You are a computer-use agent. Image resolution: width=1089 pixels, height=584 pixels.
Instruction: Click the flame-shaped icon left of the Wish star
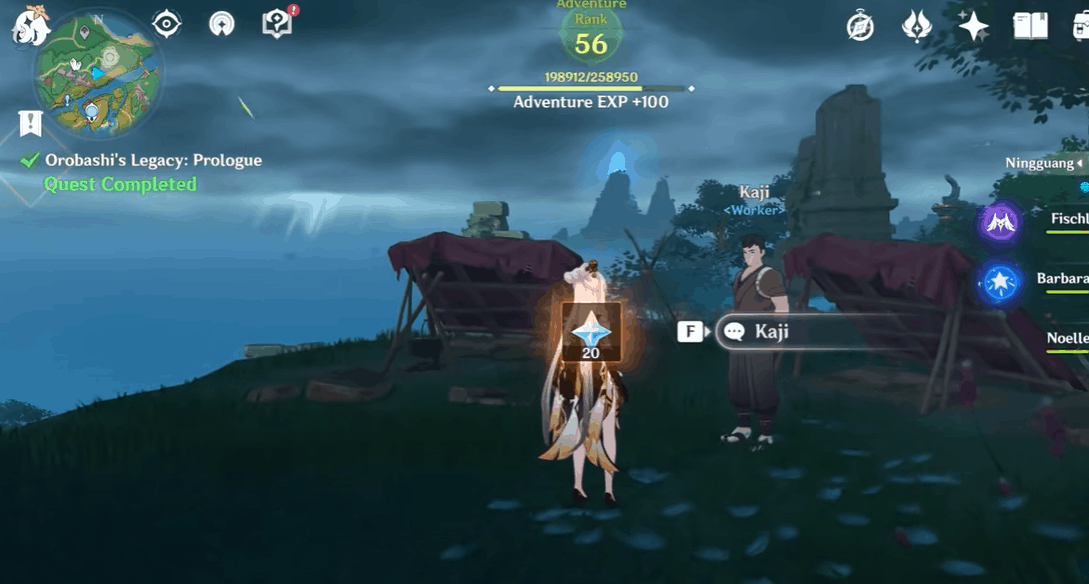point(916,26)
